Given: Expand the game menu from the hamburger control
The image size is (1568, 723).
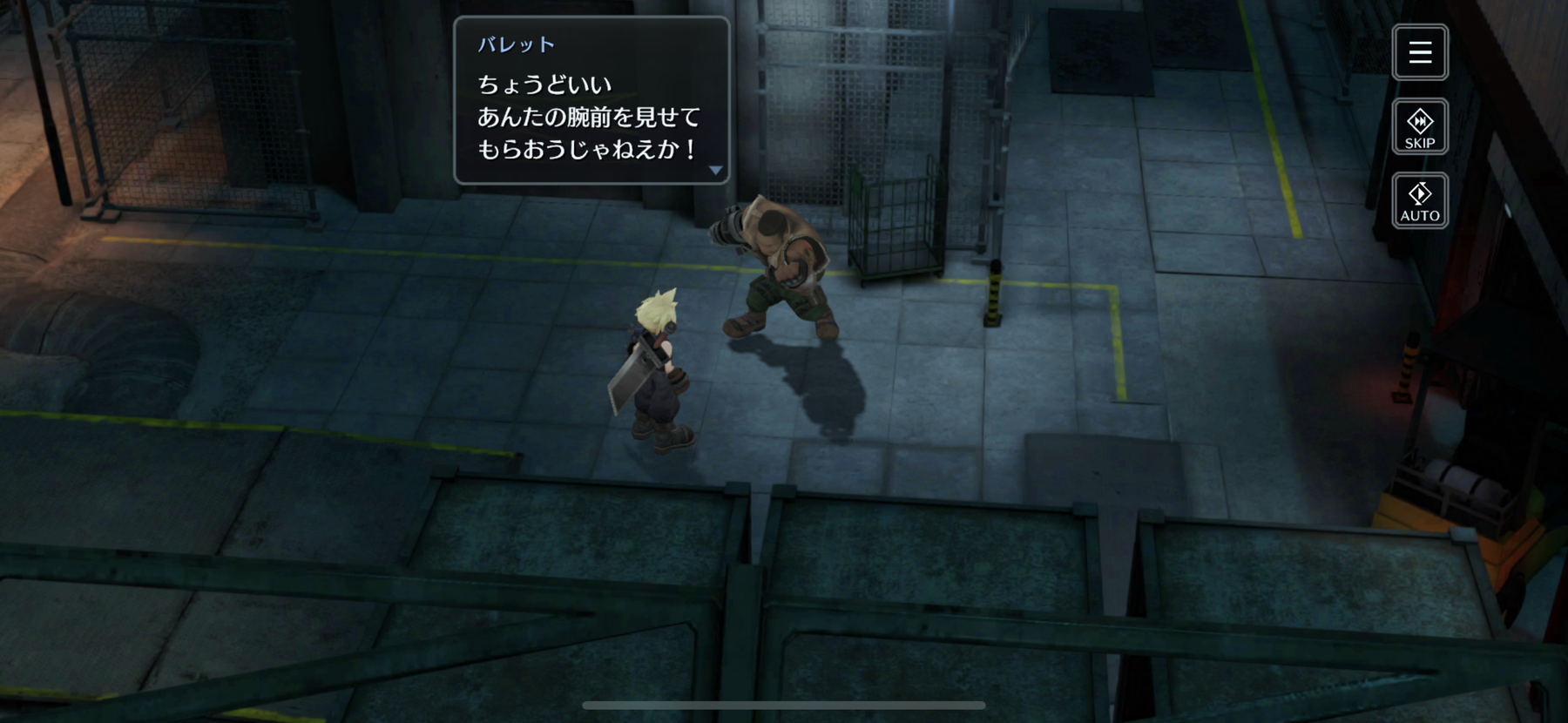Looking at the screenshot, I should (x=1420, y=52).
